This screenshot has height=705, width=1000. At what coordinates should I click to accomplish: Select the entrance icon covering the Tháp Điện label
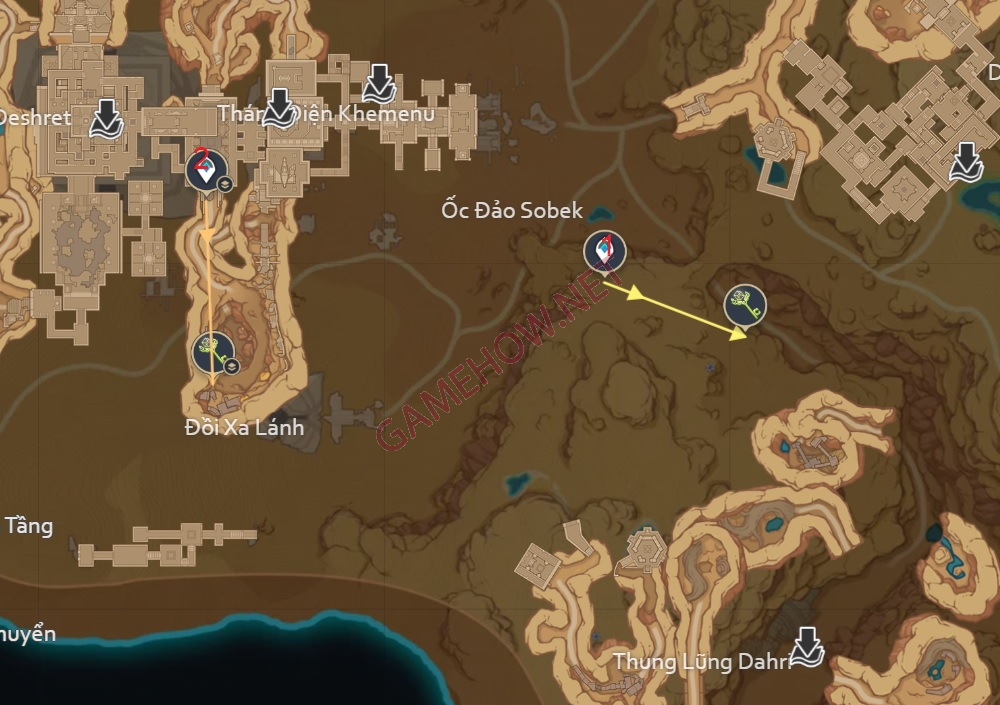(x=279, y=107)
